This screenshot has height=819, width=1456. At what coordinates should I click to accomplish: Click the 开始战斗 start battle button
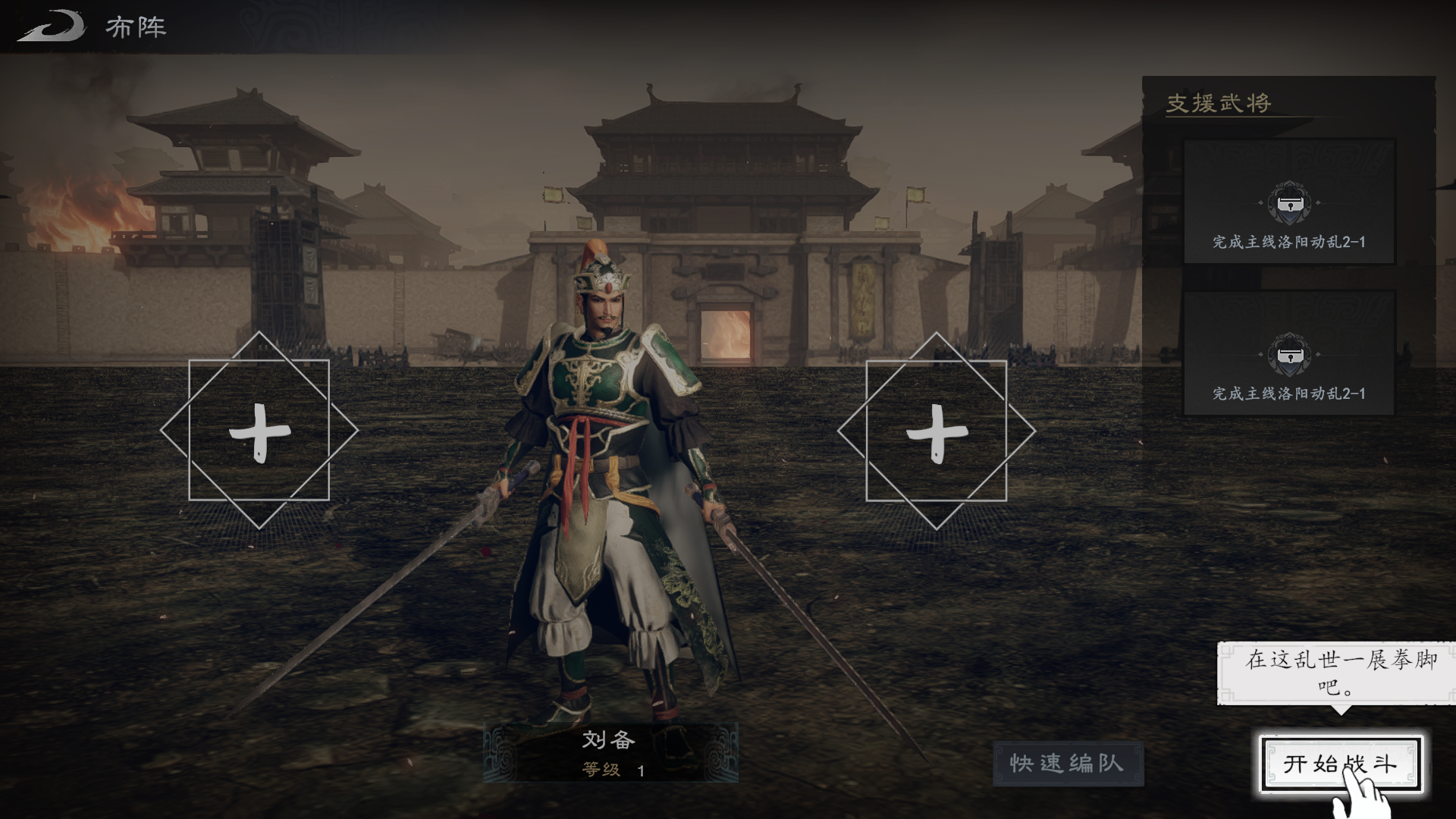tap(1339, 764)
